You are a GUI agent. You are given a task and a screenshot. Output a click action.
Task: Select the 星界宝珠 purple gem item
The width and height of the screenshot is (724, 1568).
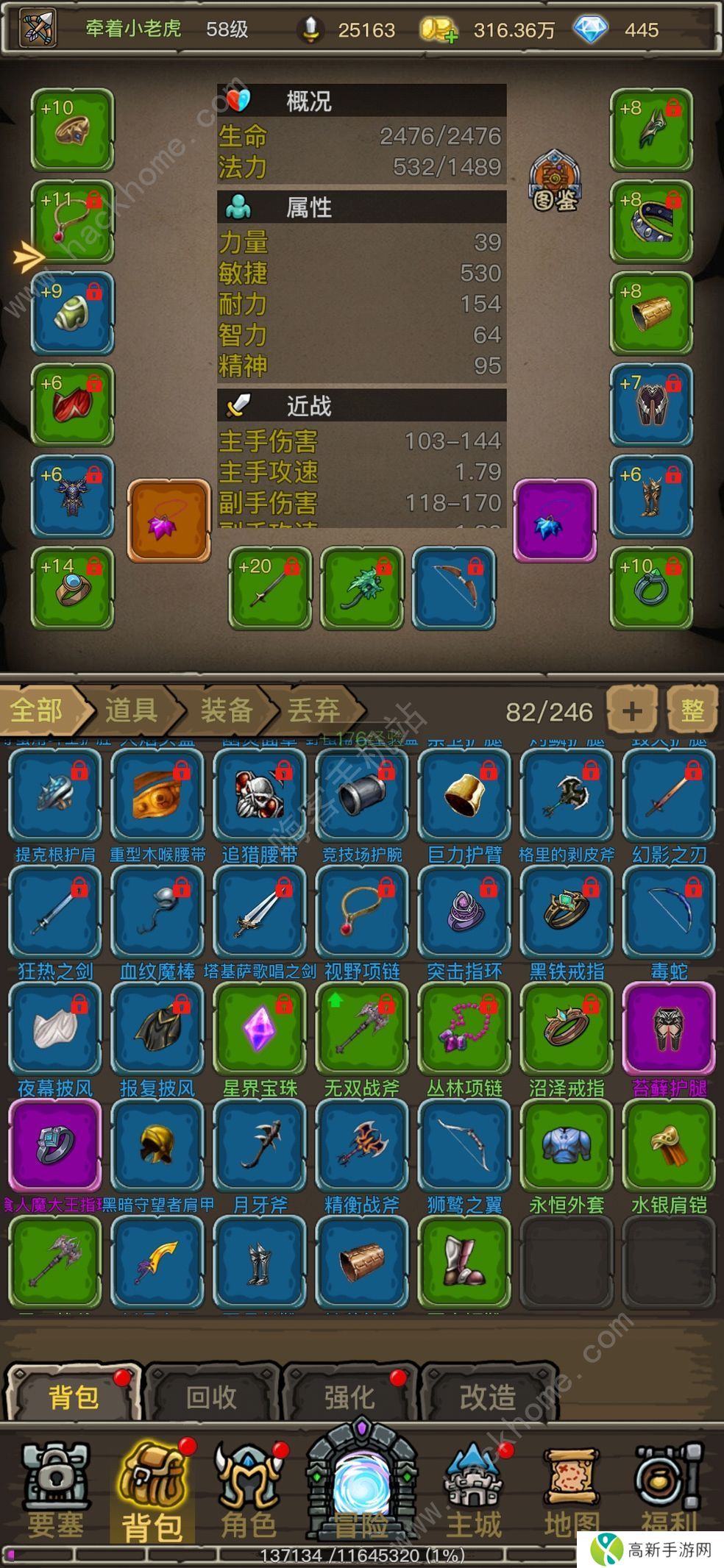260,1028
